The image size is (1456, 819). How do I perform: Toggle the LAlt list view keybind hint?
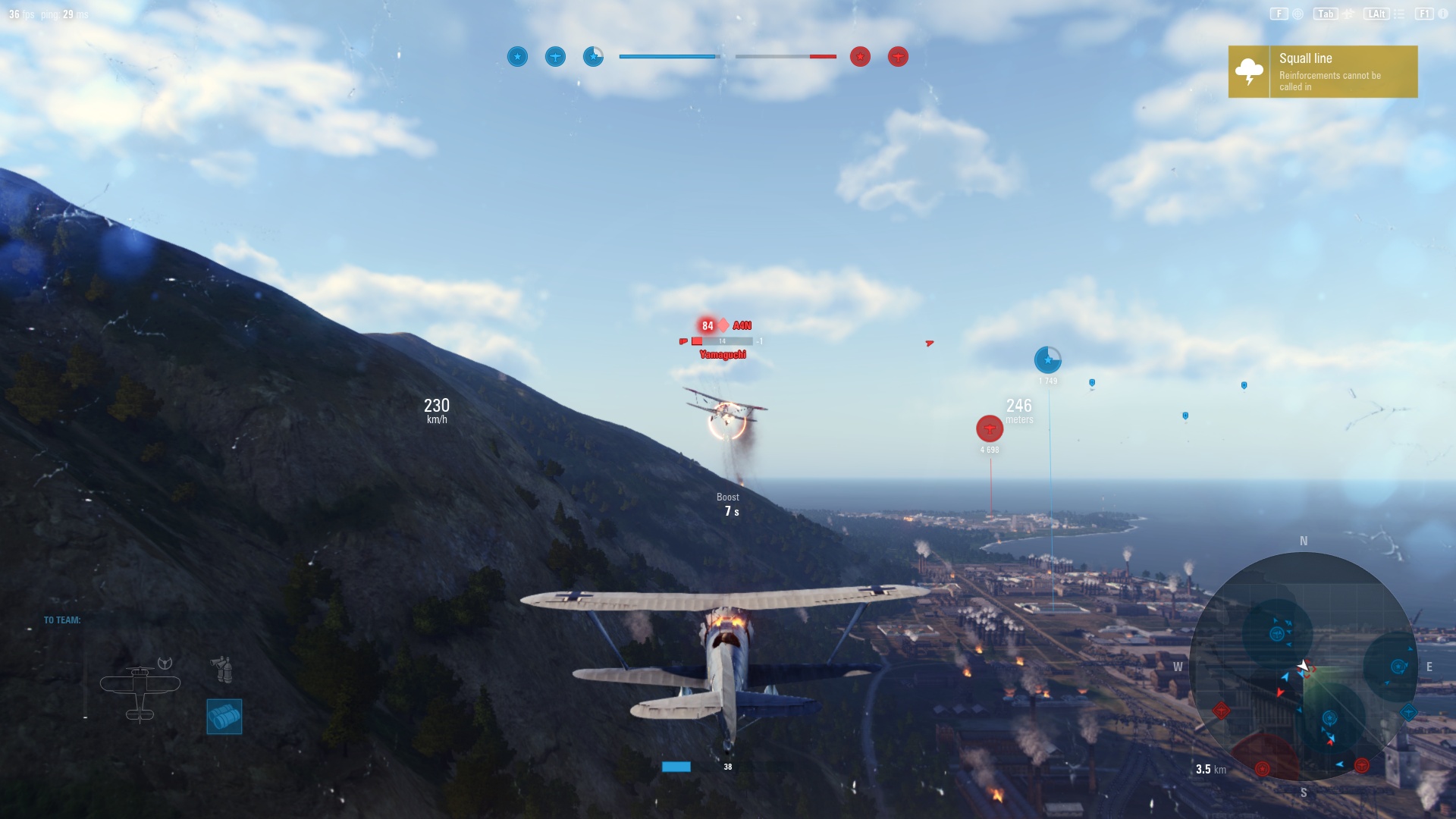1376,13
